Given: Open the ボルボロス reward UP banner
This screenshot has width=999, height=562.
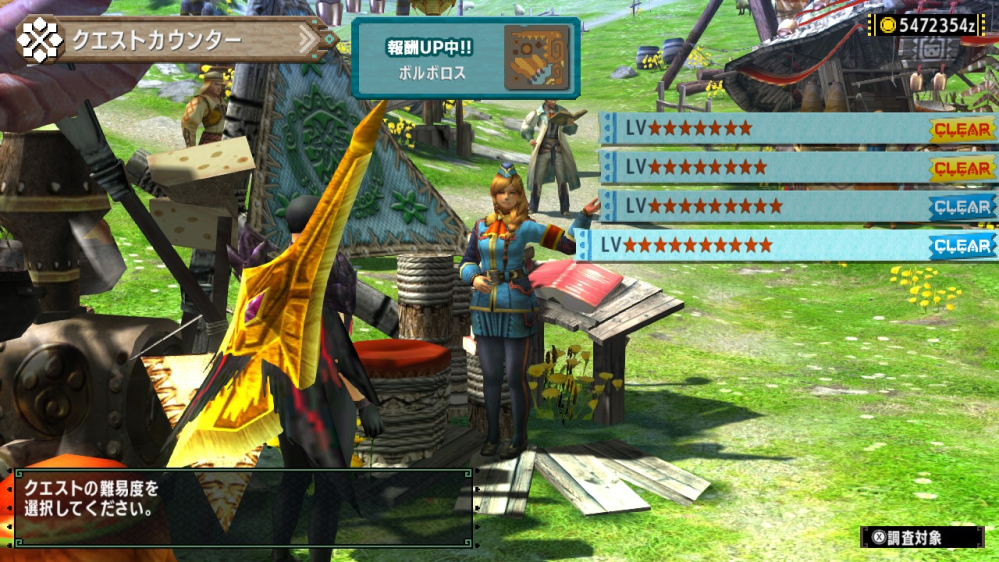Looking at the screenshot, I should [466, 58].
